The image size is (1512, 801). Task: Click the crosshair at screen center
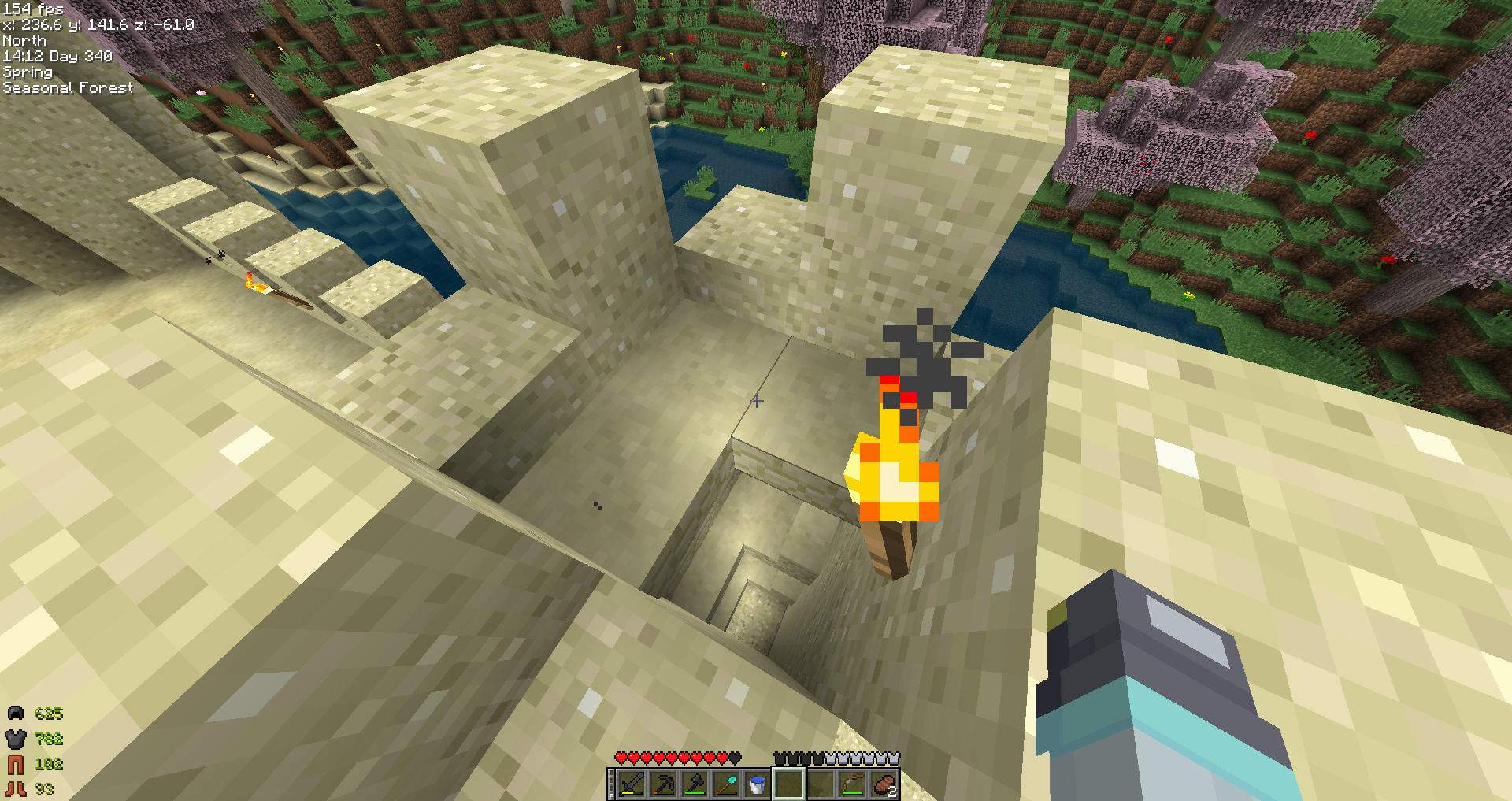(757, 401)
